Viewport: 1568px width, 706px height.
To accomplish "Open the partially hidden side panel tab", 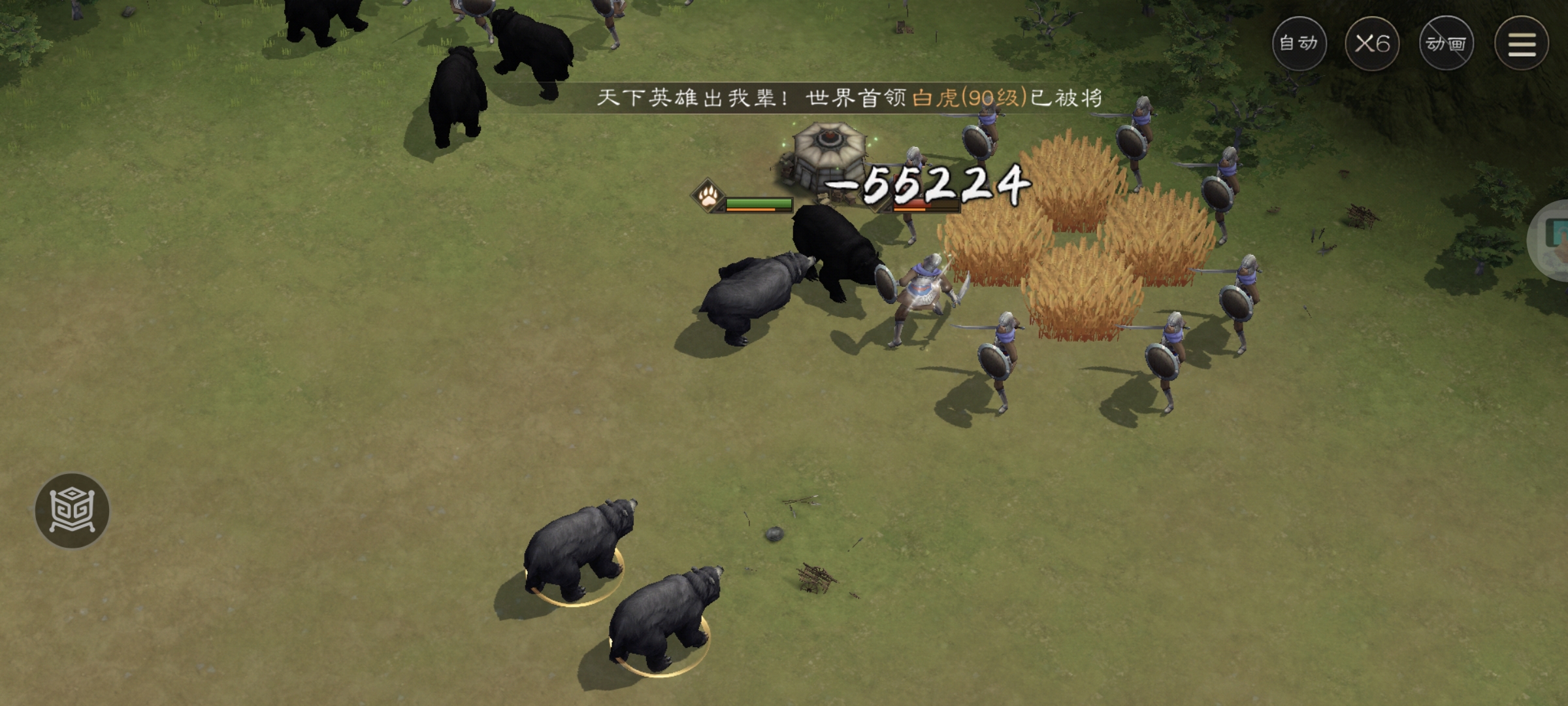I will (x=1552, y=241).
